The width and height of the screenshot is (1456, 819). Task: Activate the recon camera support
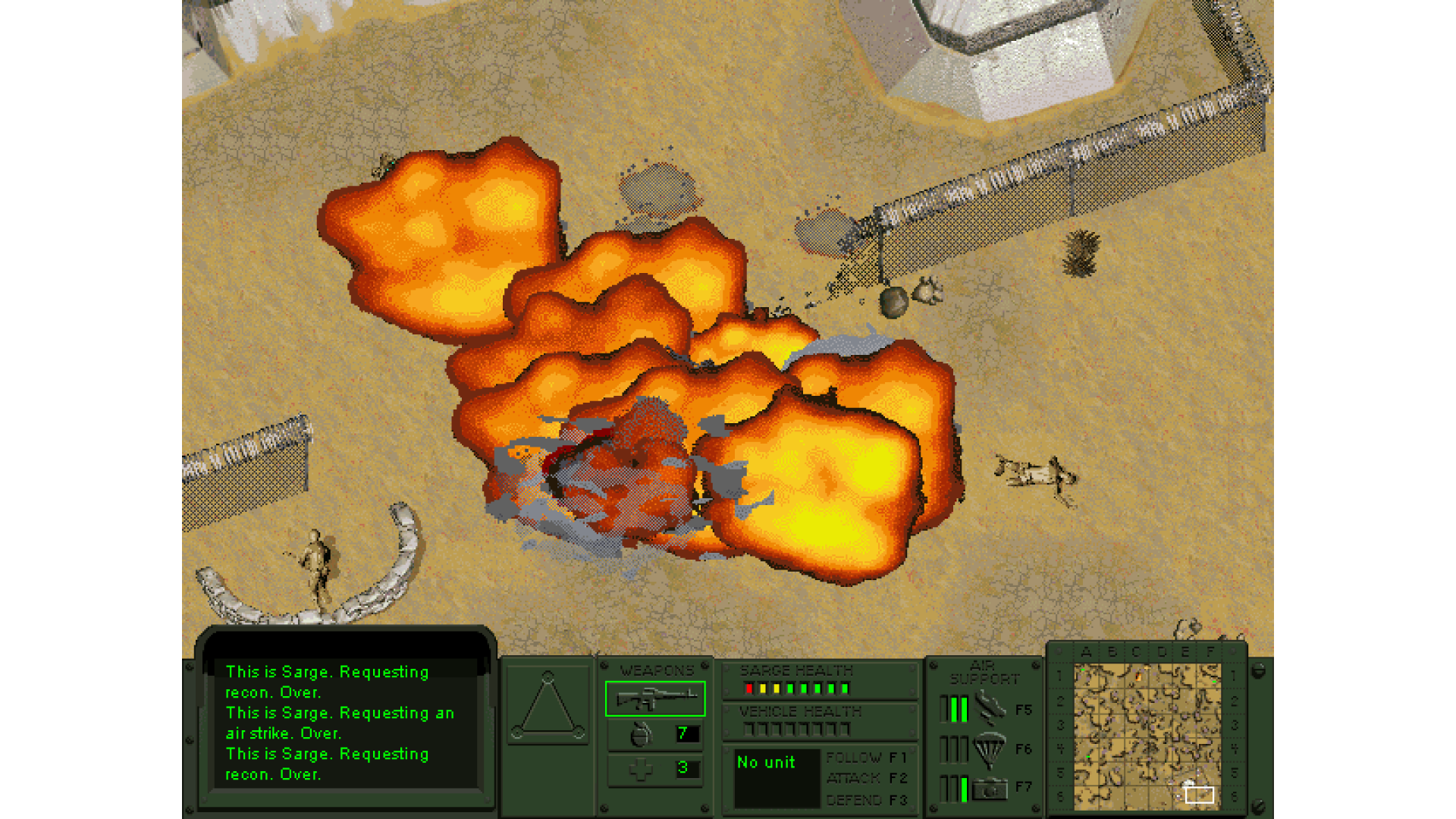pyautogui.click(x=990, y=789)
